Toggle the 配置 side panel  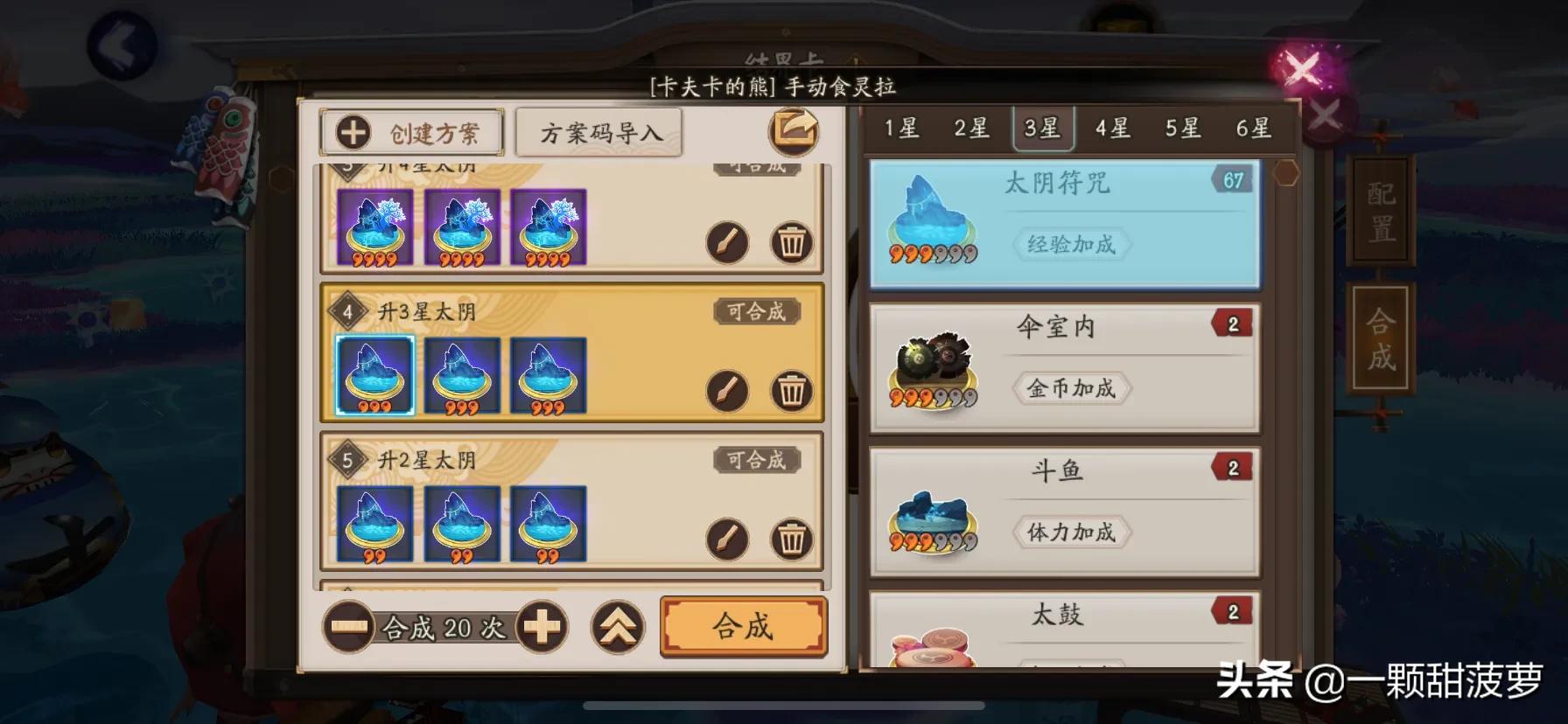(1377, 209)
